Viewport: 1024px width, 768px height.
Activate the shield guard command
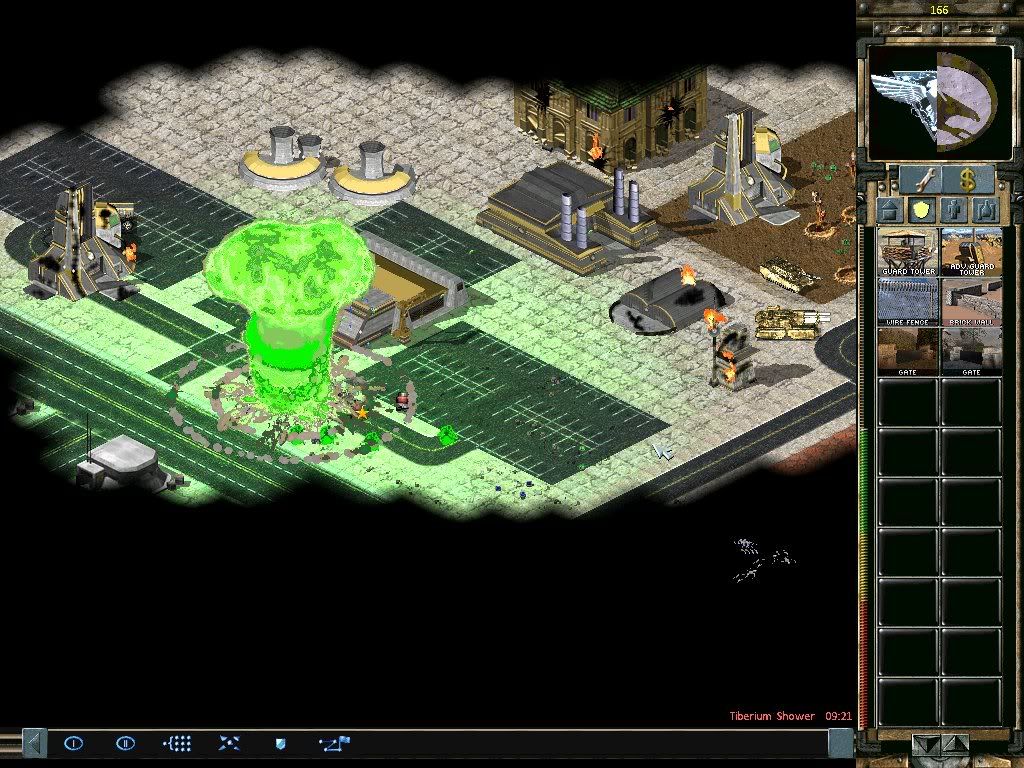tap(281, 743)
